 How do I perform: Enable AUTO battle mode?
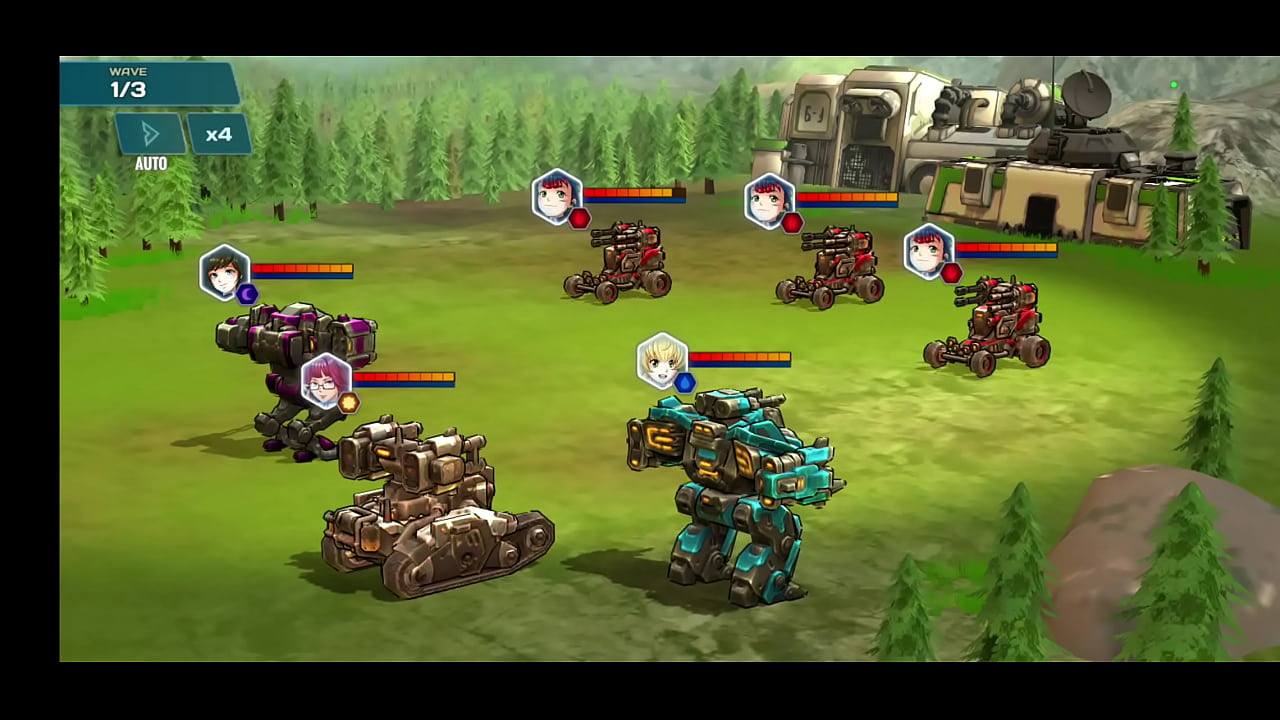149,134
